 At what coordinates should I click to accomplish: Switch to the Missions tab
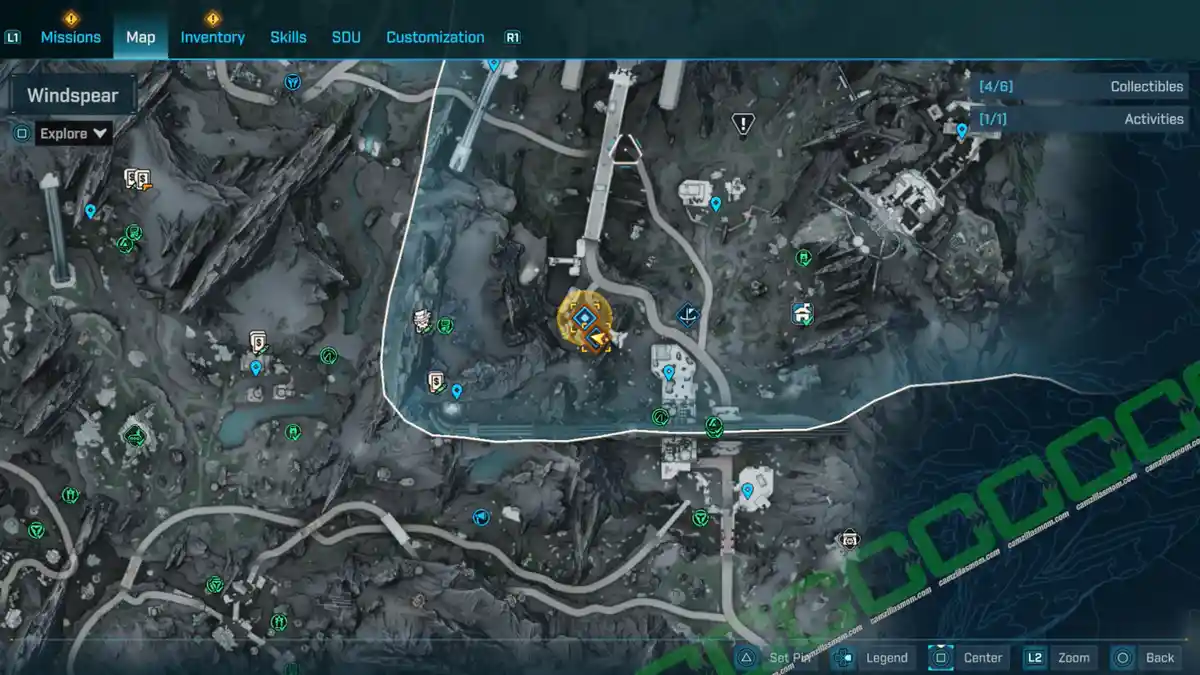[x=70, y=37]
